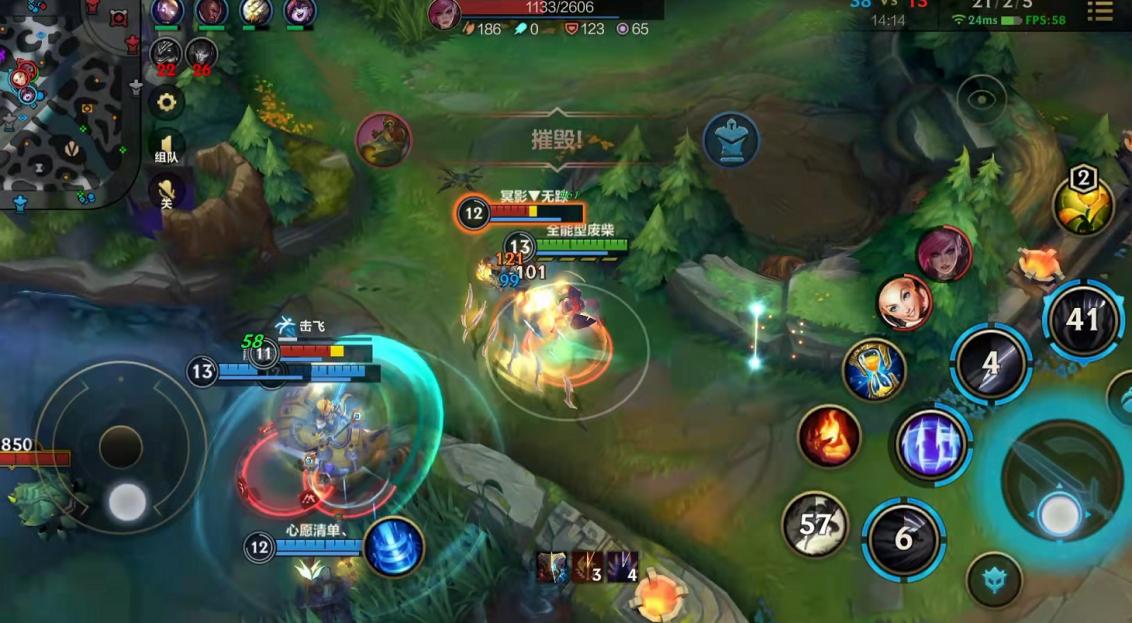Toggle the 关 muted speaker button

[x=166, y=190]
